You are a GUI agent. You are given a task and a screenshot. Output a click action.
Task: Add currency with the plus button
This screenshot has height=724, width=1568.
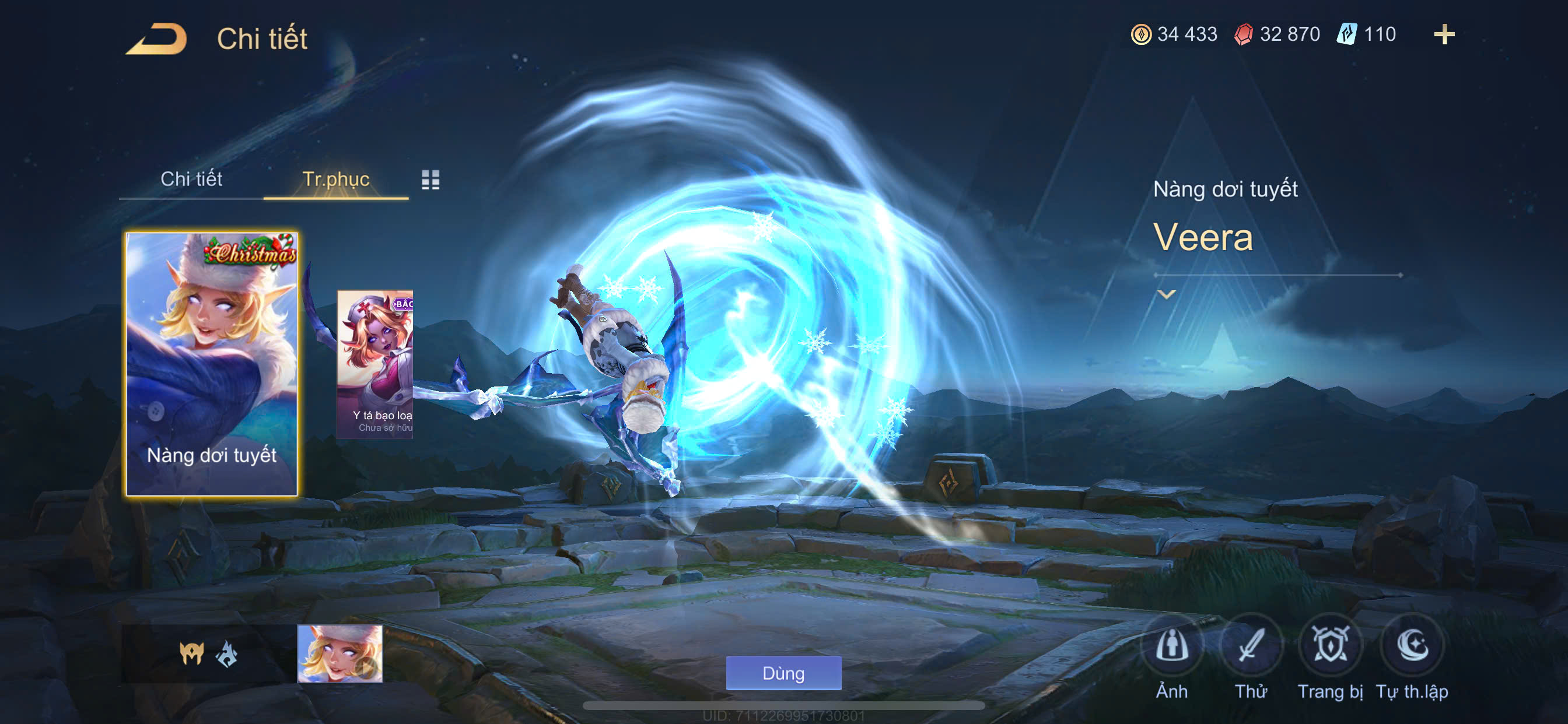click(1443, 34)
